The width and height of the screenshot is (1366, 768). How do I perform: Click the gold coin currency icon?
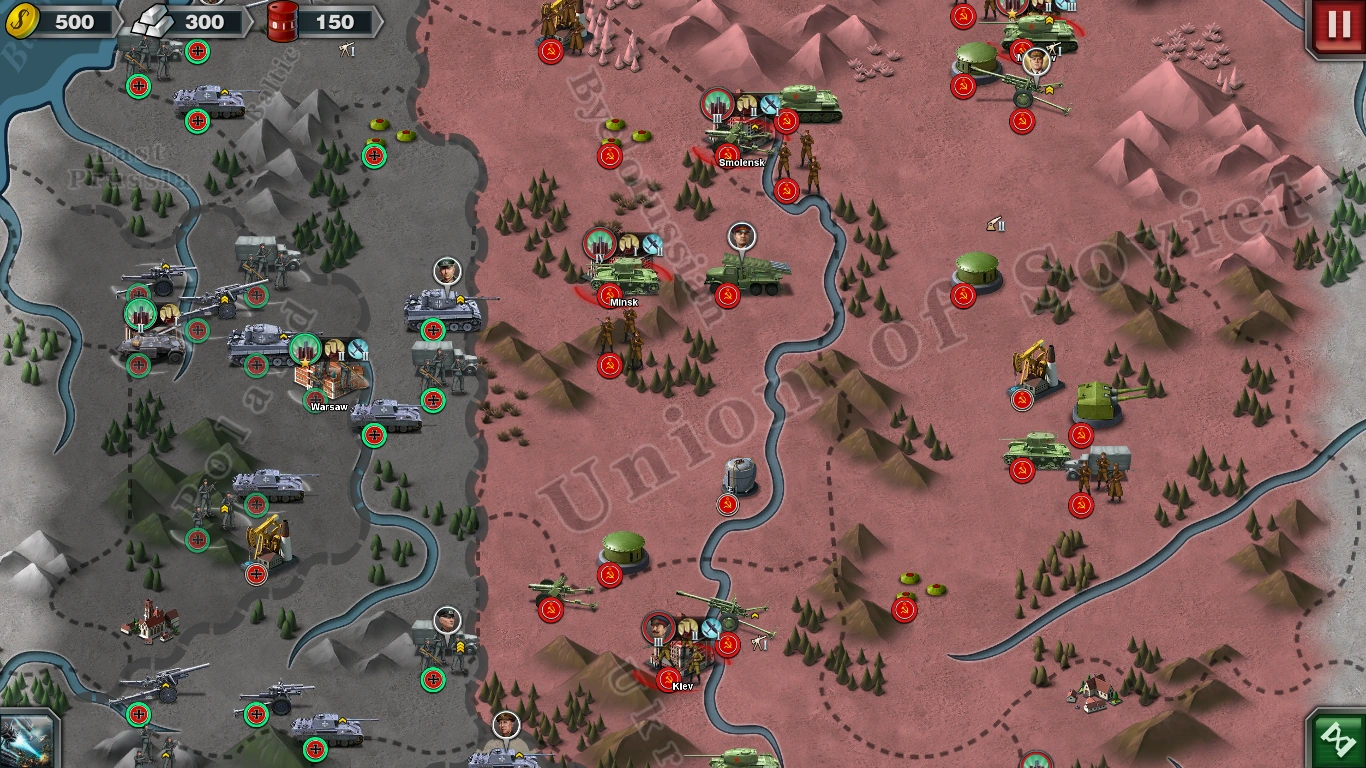[x=22, y=20]
